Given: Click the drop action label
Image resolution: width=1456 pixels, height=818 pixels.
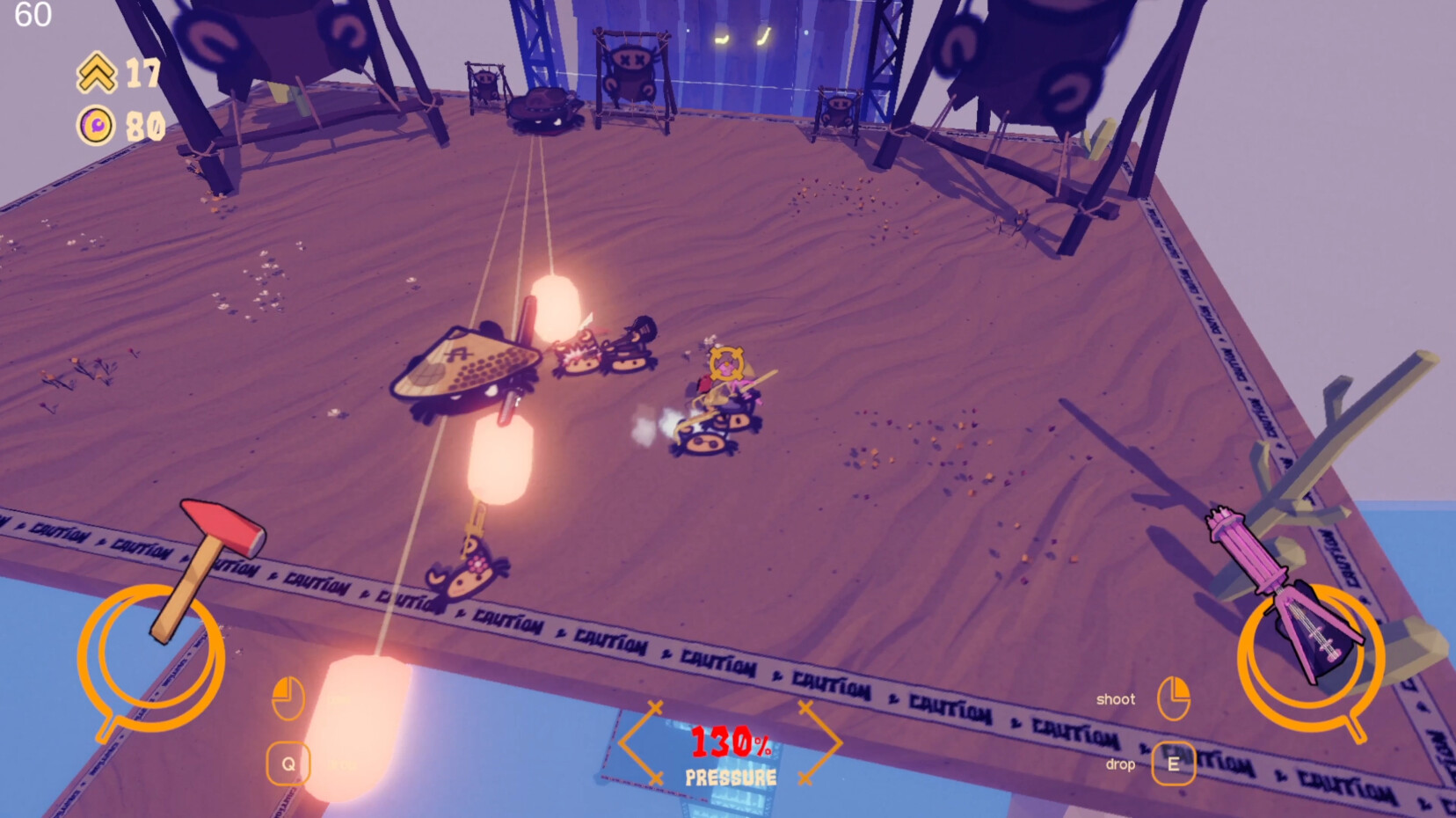Looking at the screenshot, I should [x=1120, y=763].
